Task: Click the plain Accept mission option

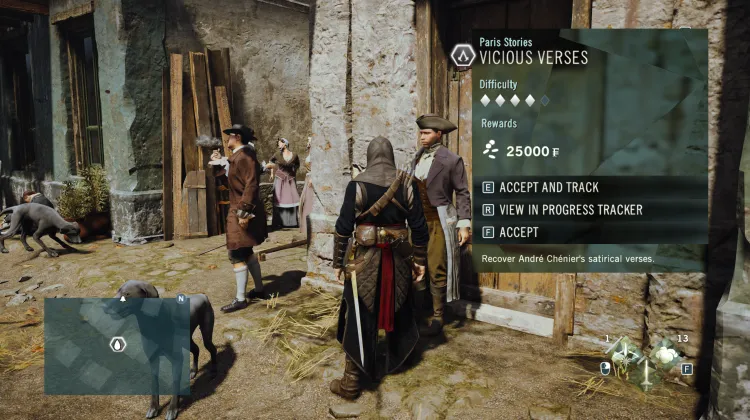Action: pos(518,232)
